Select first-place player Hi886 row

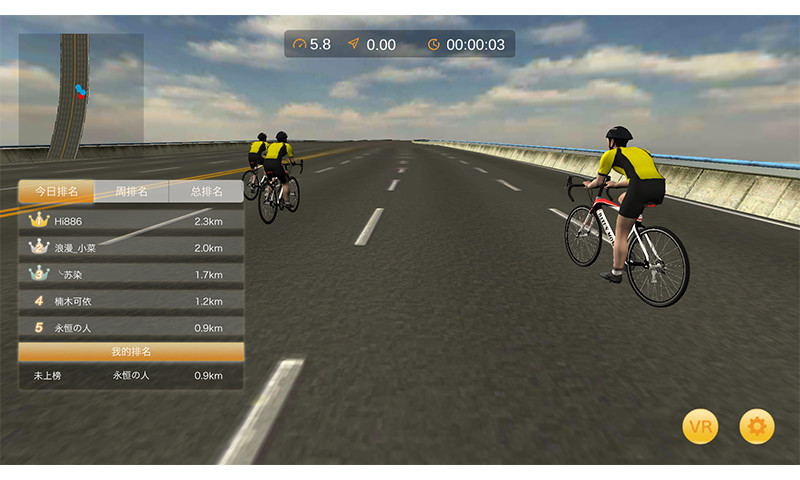(x=131, y=220)
